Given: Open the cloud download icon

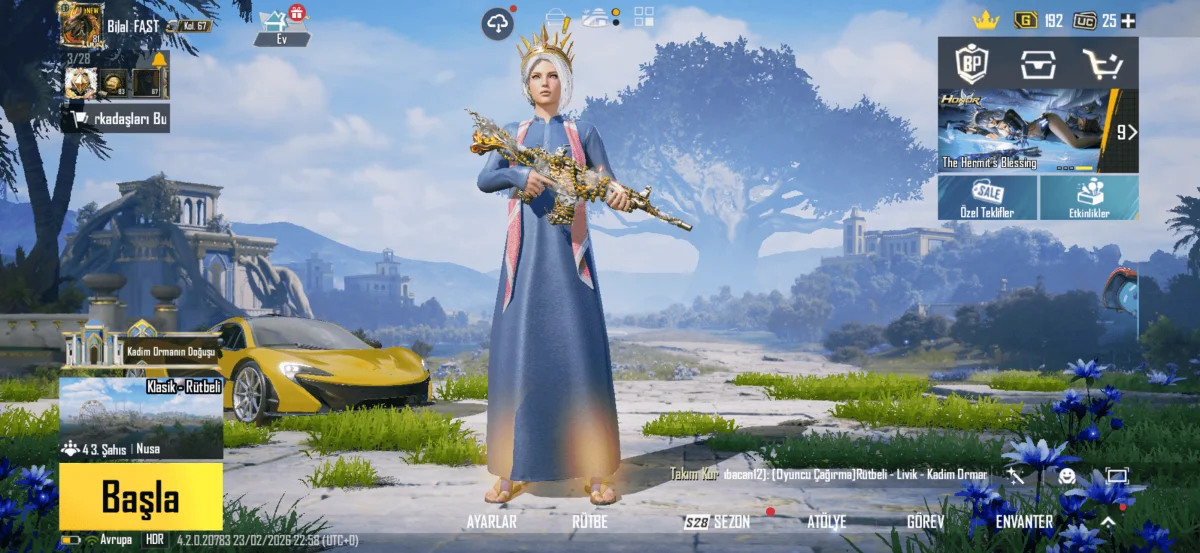Looking at the screenshot, I should pos(497,23).
